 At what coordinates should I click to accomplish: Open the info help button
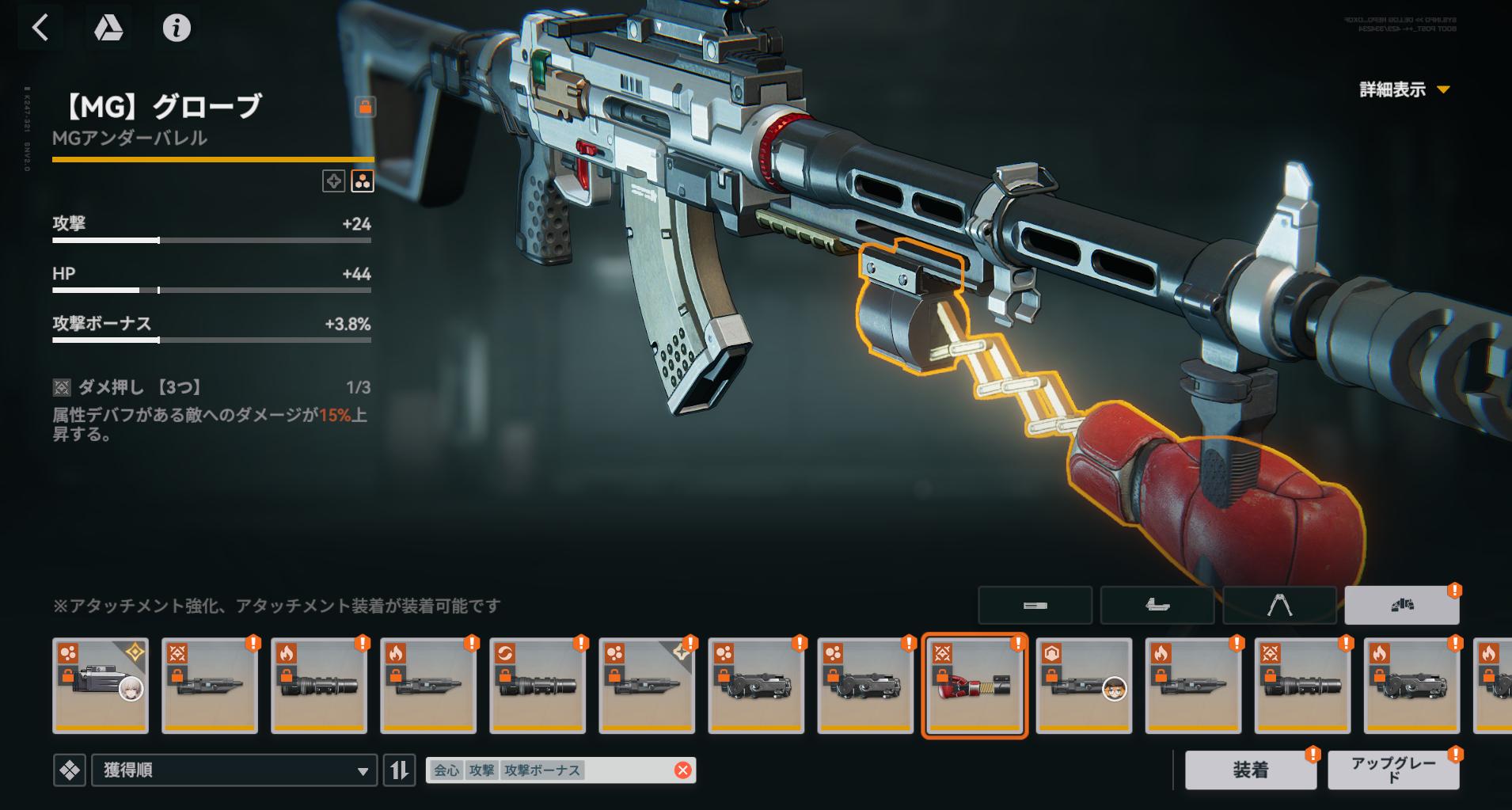[x=177, y=29]
